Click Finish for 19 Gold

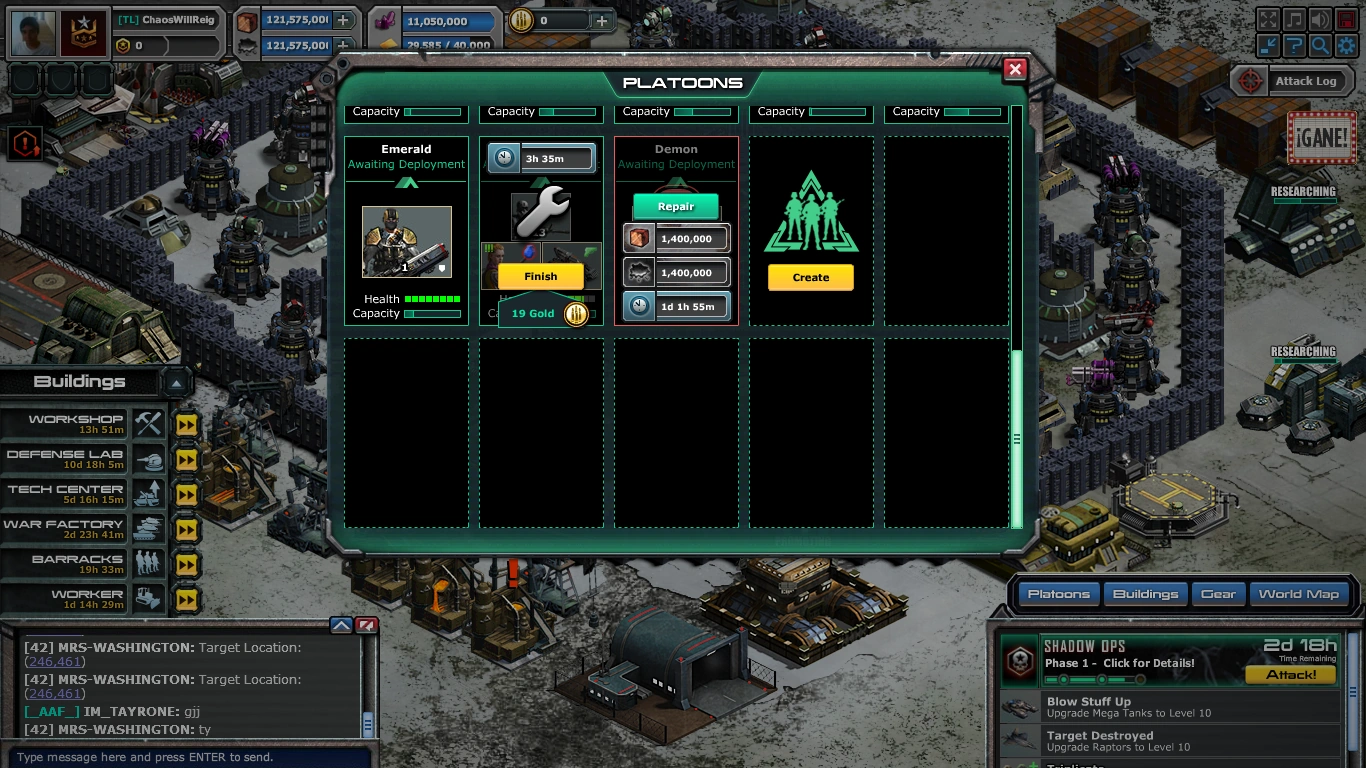(x=540, y=276)
